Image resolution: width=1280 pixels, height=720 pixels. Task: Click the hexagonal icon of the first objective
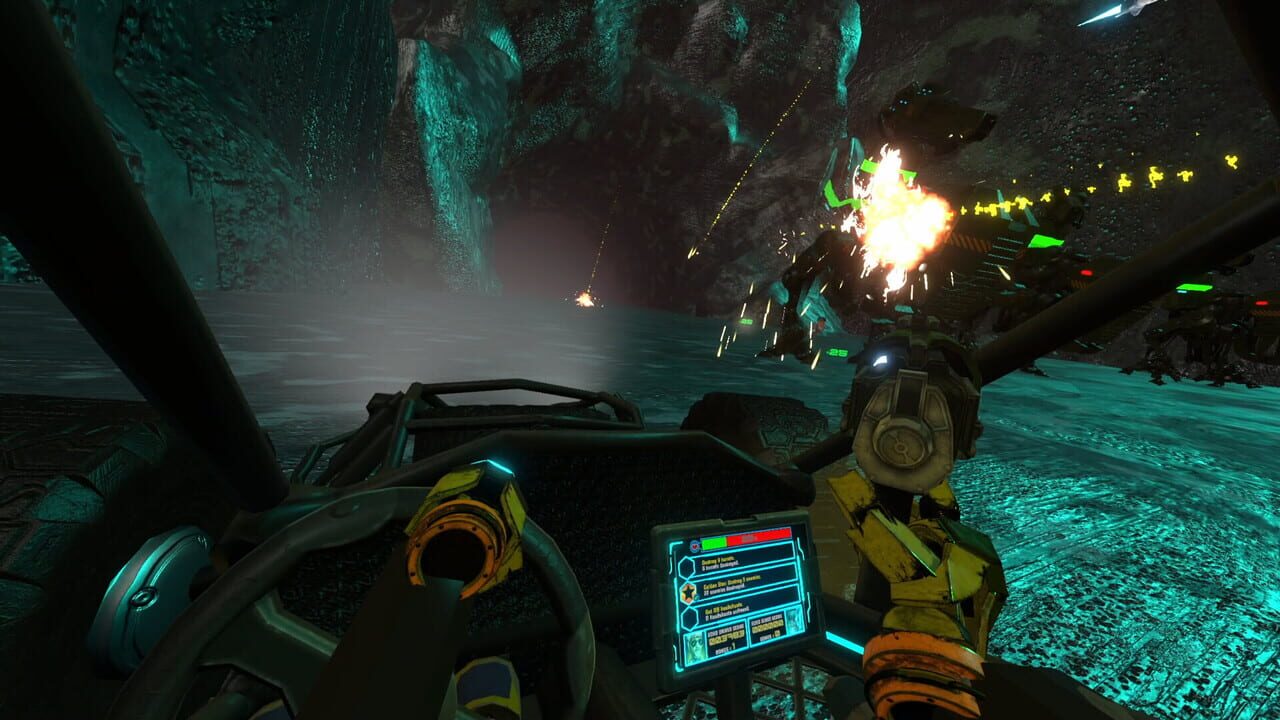click(x=687, y=565)
